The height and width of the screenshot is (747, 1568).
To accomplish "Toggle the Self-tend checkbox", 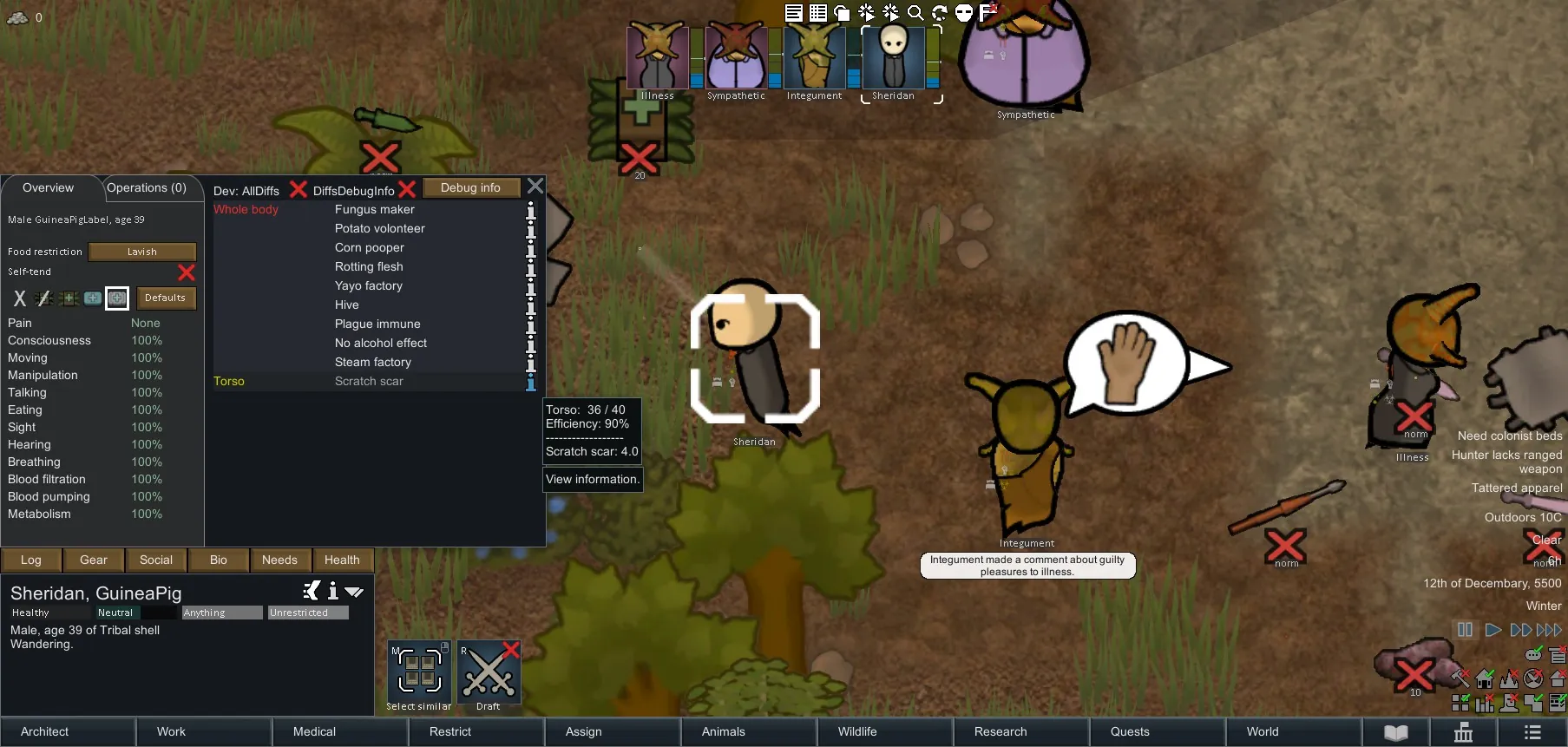I will pyautogui.click(x=186, y=272).
